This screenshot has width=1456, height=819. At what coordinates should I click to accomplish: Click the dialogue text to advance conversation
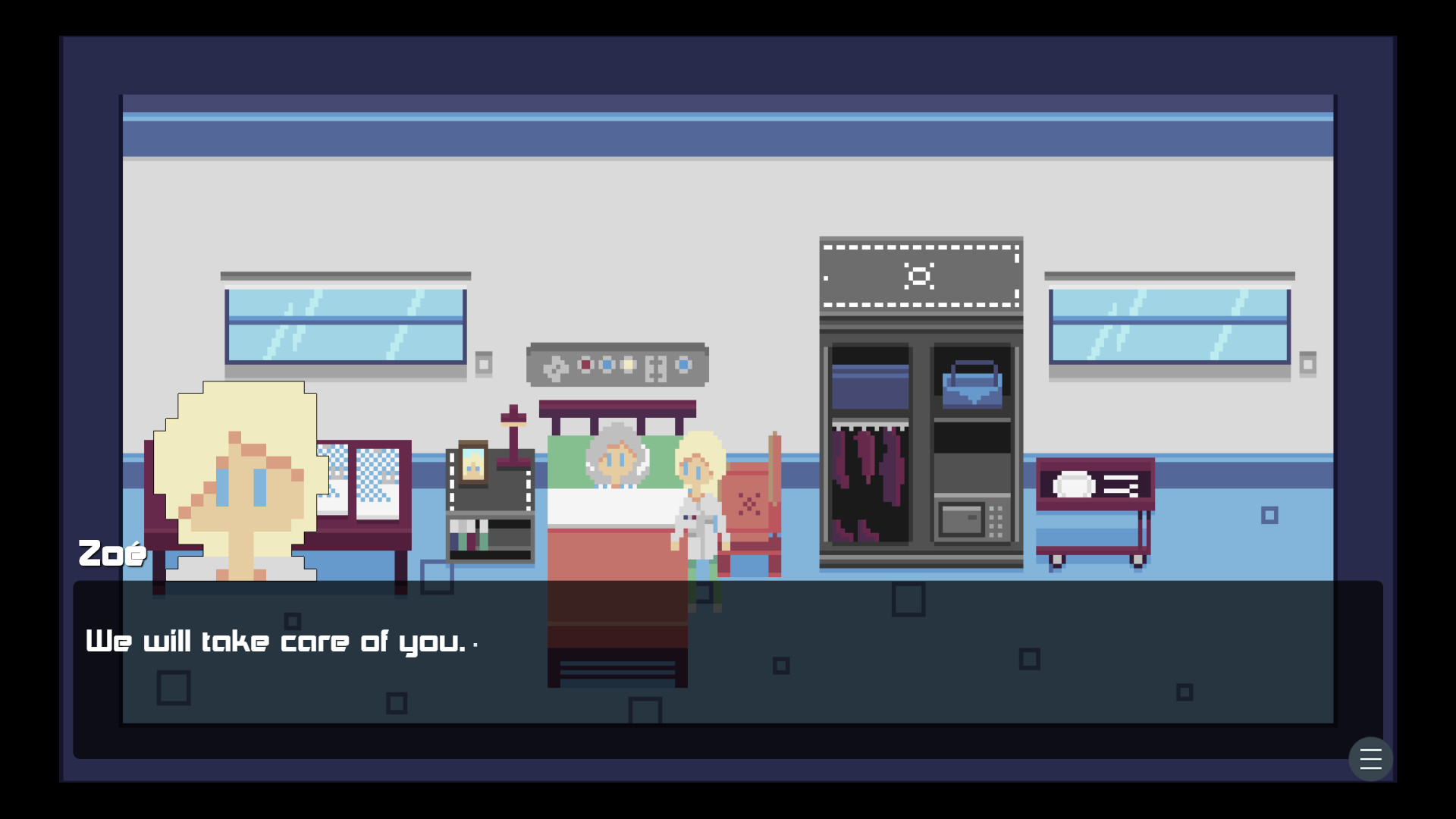click(276, 642)
